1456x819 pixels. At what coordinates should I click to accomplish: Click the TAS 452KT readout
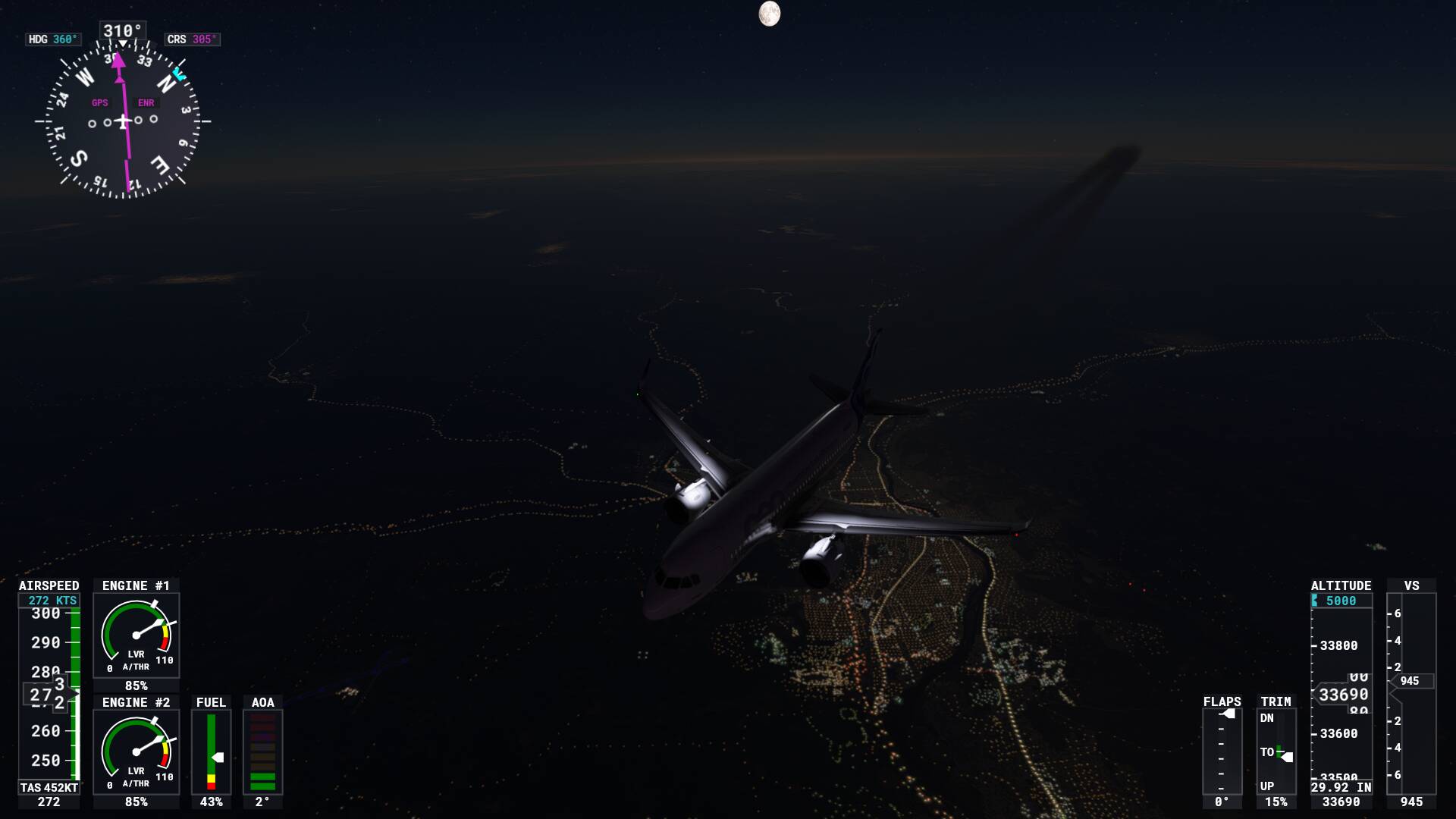(x=47, y=787)
